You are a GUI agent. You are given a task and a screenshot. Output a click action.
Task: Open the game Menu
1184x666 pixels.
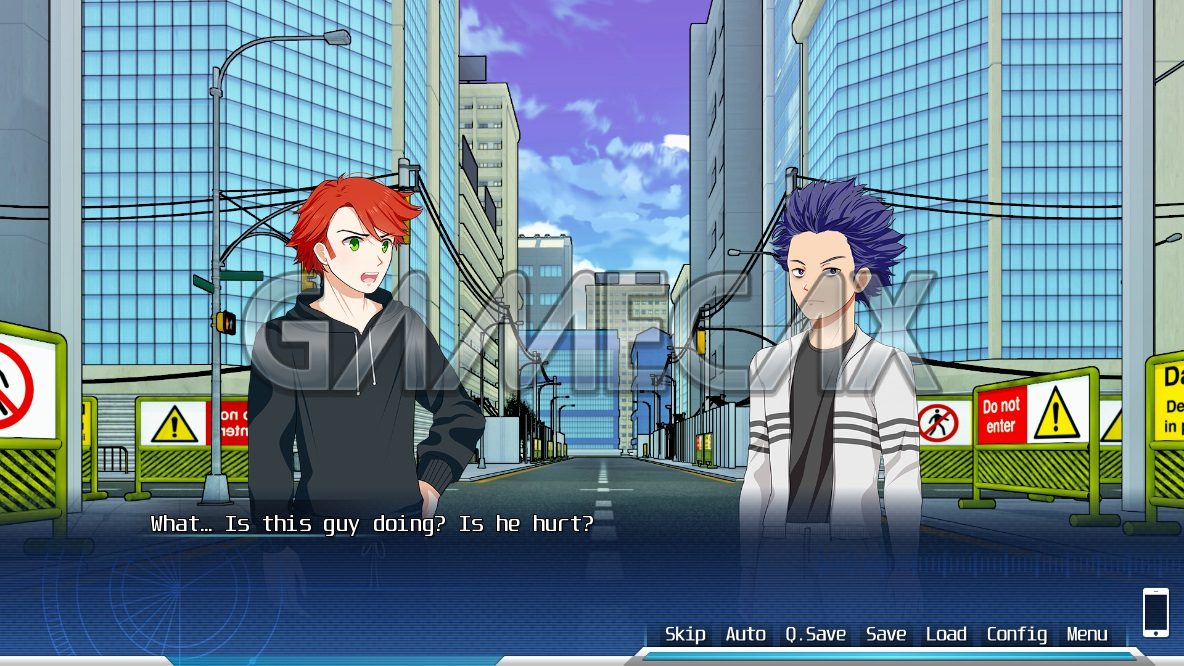(x=1087, y=634)
